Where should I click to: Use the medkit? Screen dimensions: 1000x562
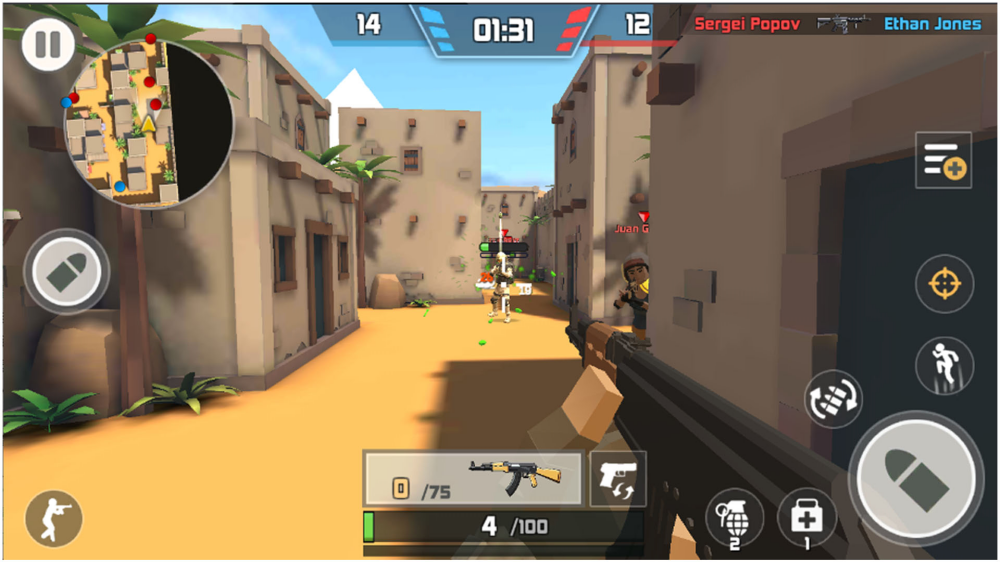tap(806, 518)
